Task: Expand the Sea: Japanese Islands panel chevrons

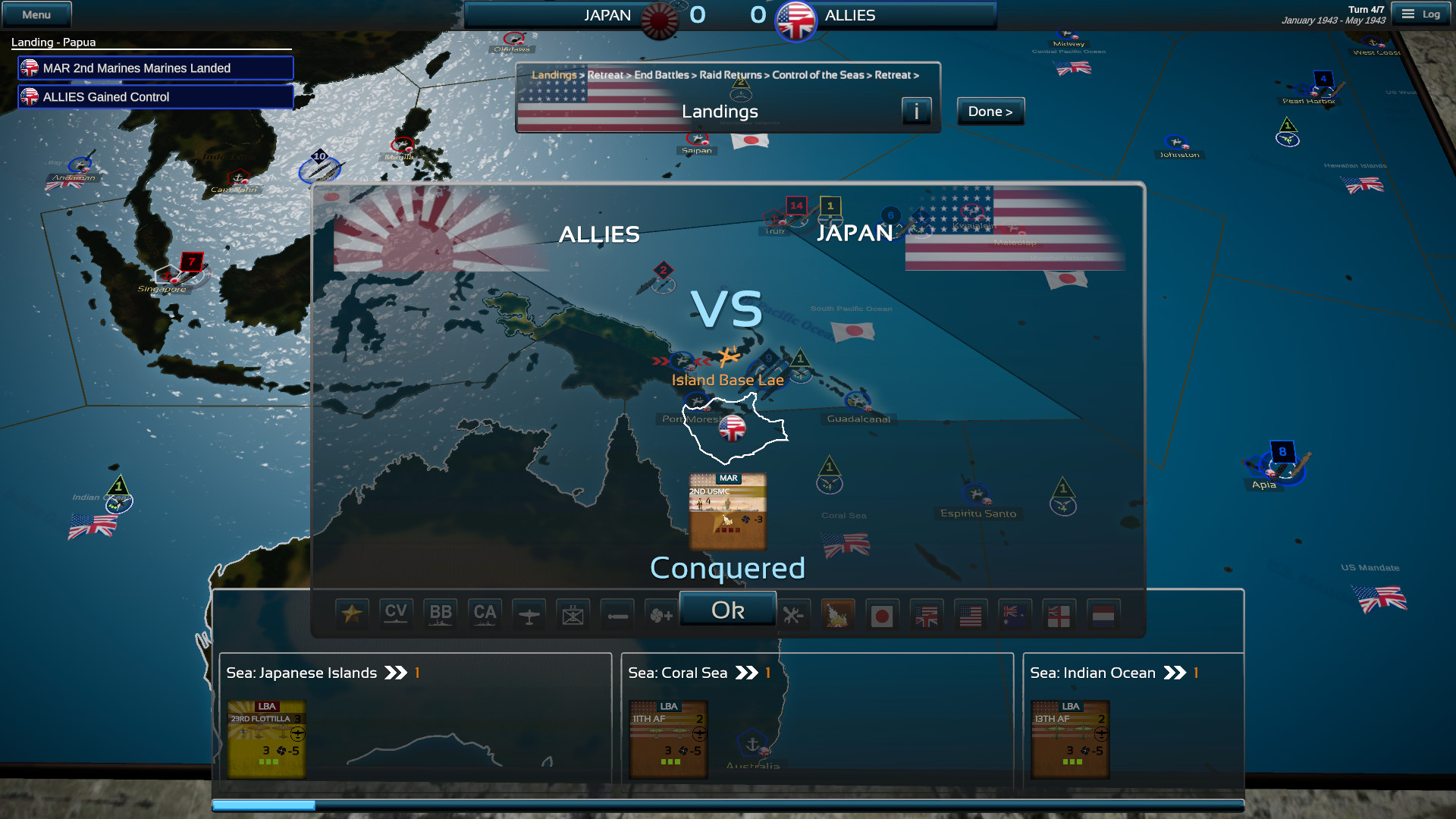Action: coord(396,672)
